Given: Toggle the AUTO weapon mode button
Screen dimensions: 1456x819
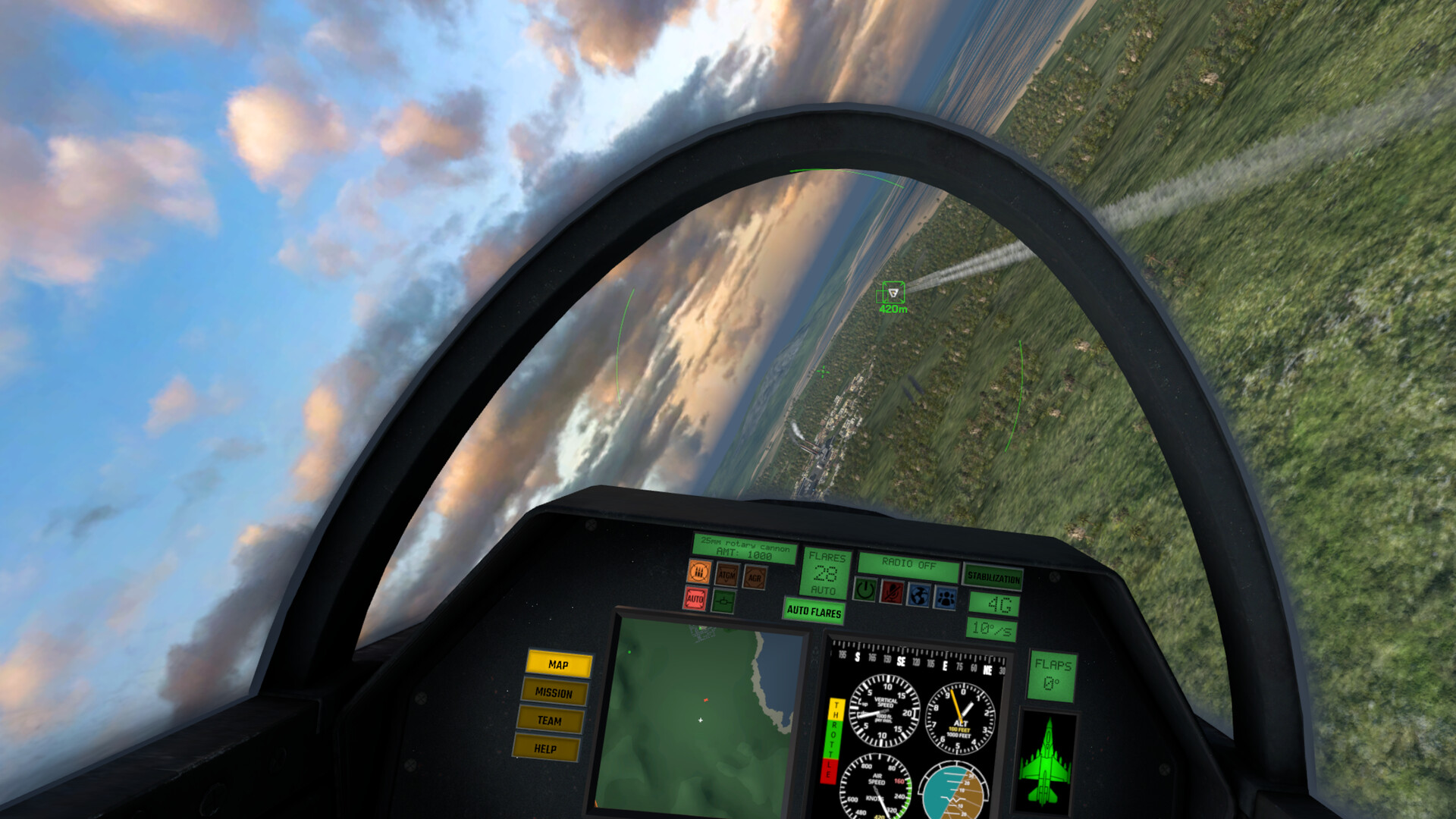Looking at the screenshot, I should click(x=696, y=600).
